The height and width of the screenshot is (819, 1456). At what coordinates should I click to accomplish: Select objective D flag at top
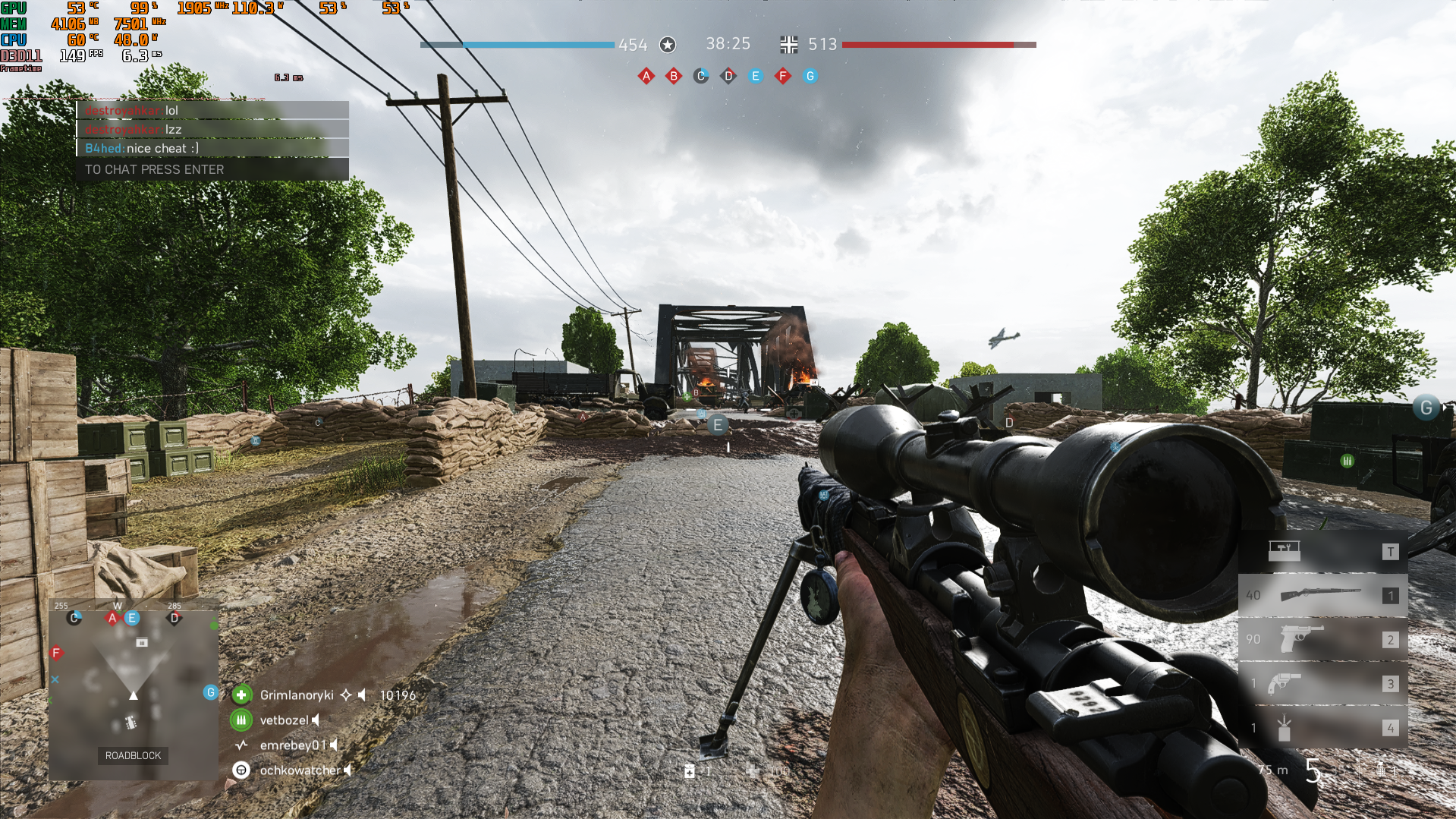728,76
